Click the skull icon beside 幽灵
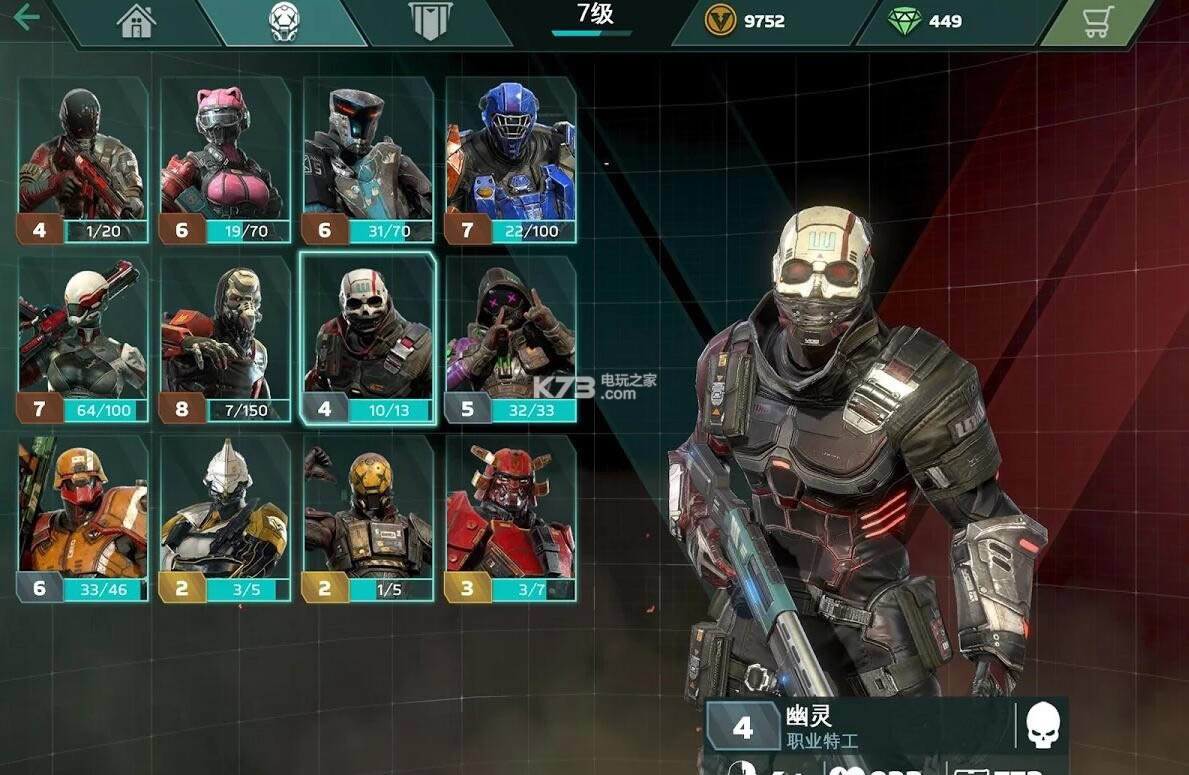1189x775 pixels. 1042,726
